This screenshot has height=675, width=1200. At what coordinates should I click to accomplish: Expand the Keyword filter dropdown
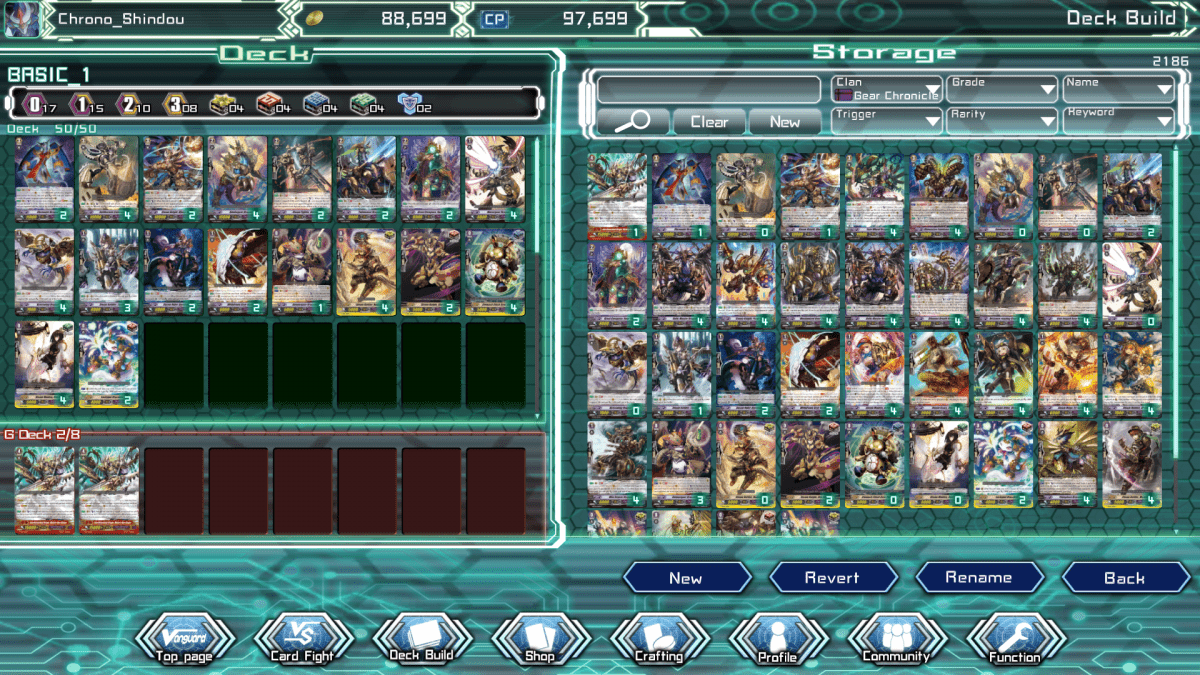point(1118,121)
